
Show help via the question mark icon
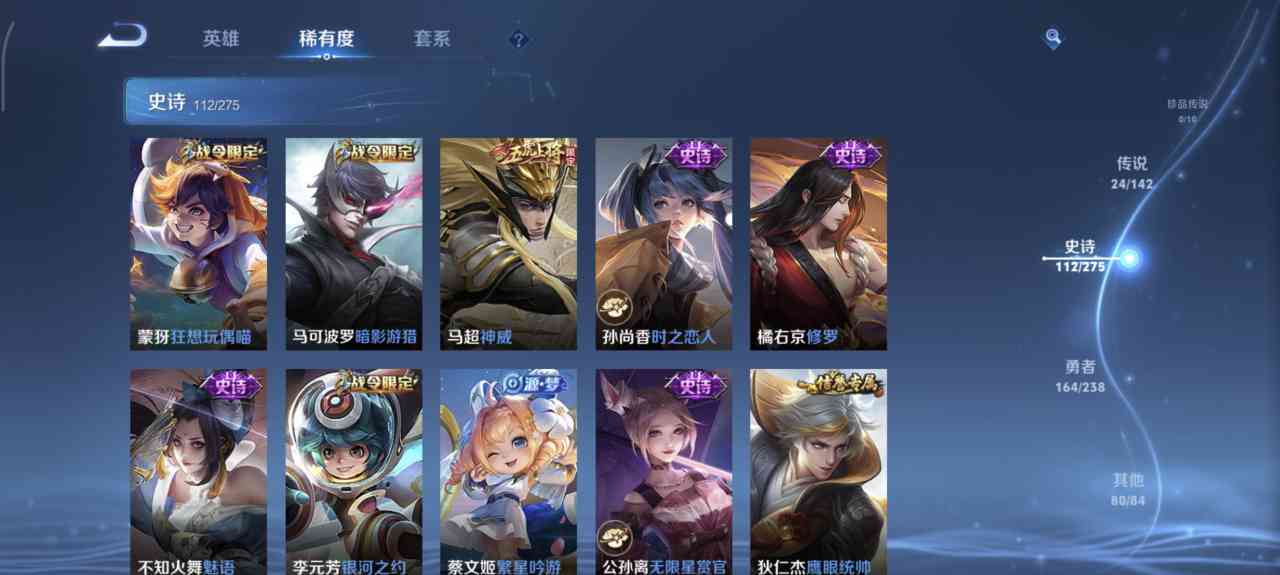[x=517, y=40]
